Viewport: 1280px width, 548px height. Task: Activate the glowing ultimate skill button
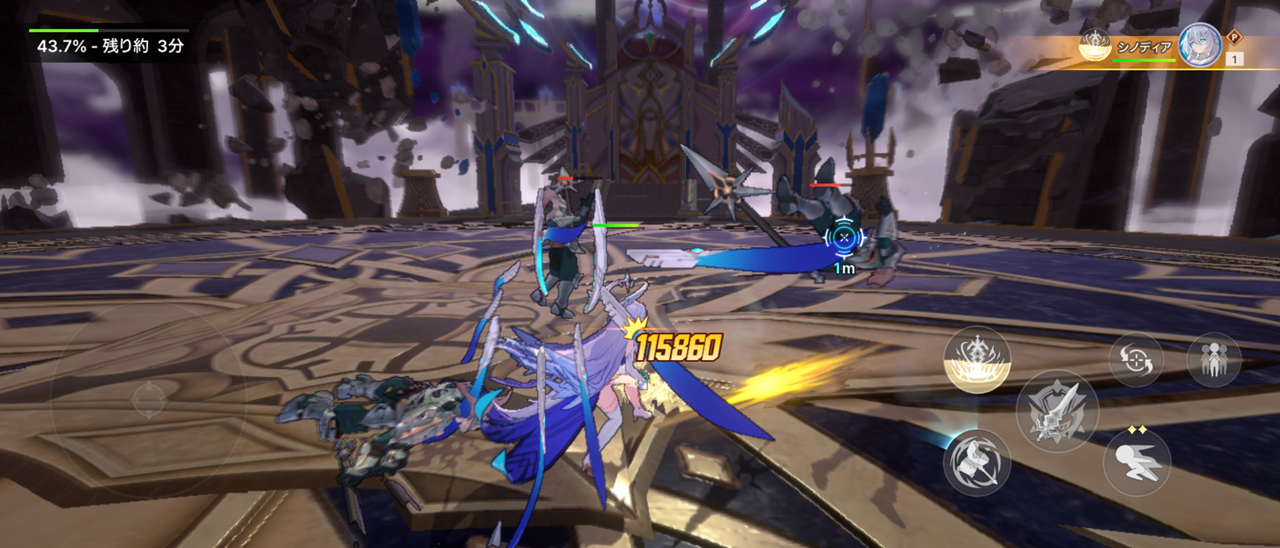point(977,360)
